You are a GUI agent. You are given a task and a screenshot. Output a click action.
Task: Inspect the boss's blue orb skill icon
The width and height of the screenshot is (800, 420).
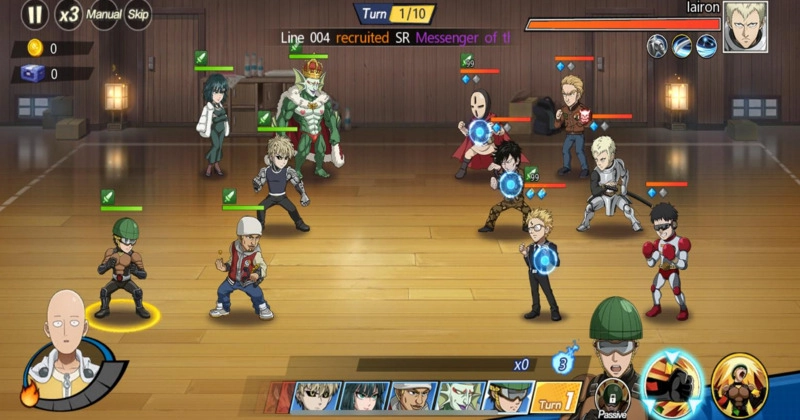tap(706, 44)
